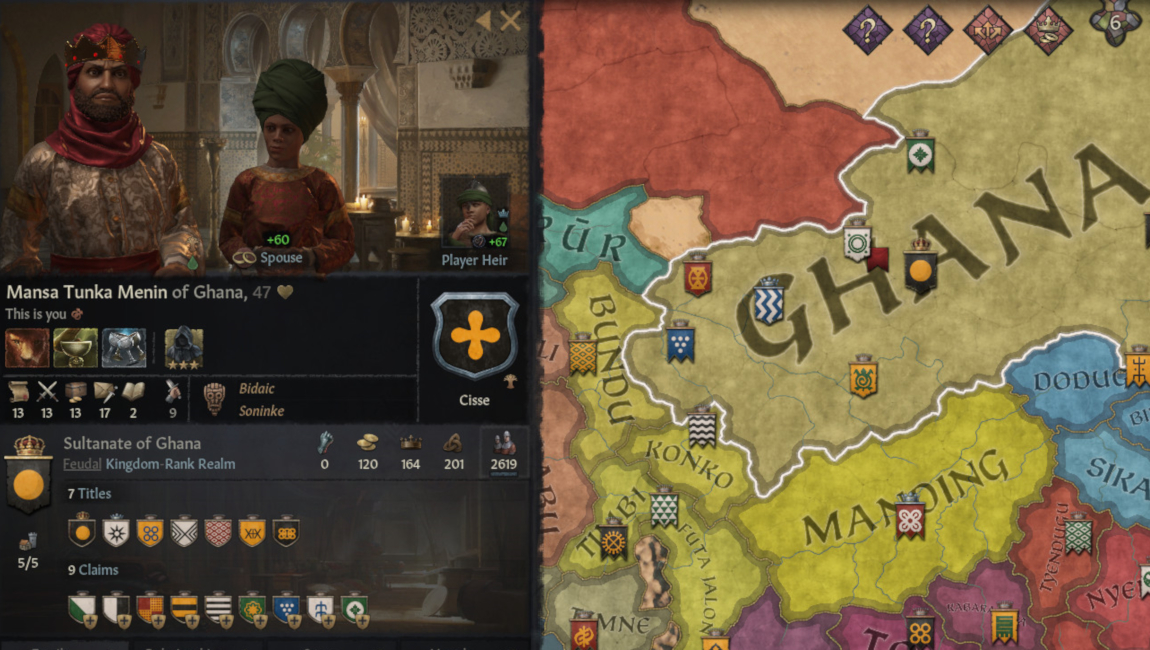
Task: Select the green and white diagonal claim shield
Action: 82,608
